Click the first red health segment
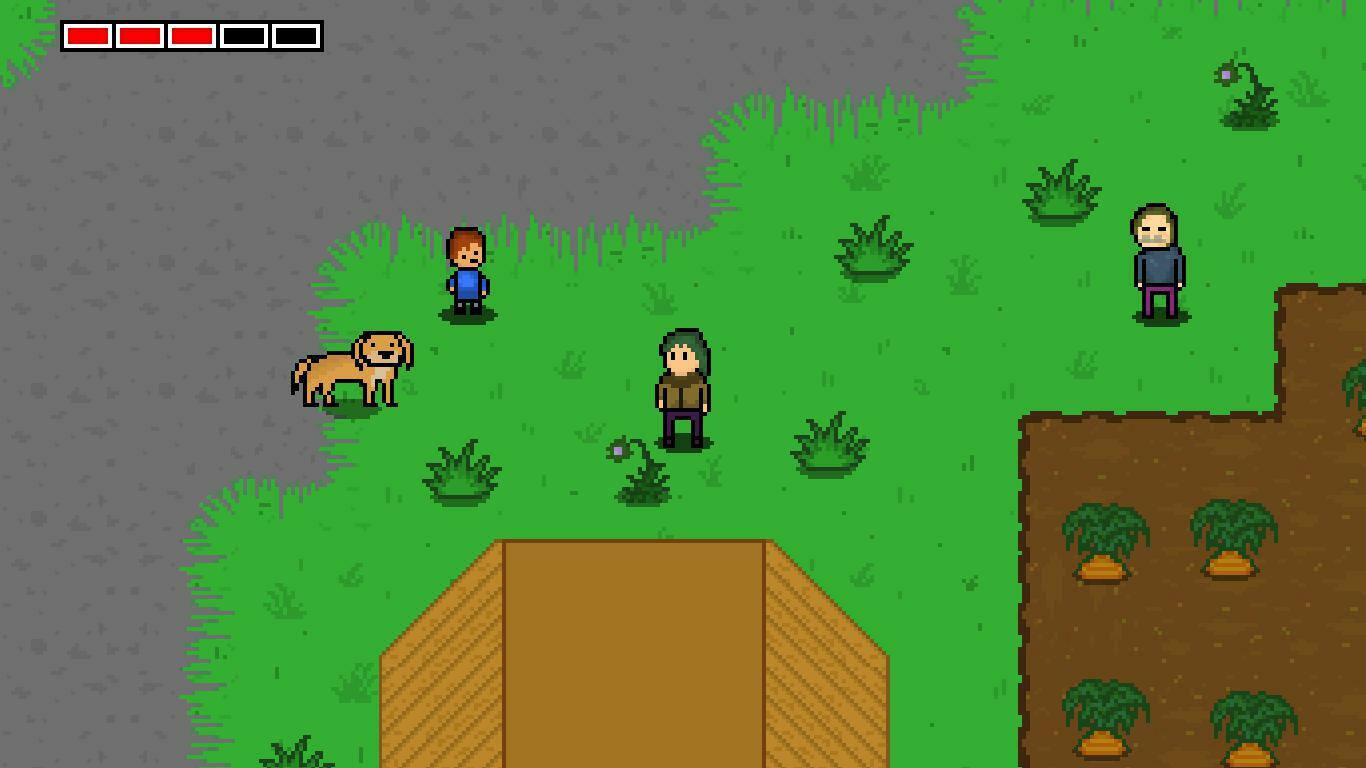 [88, 36]
